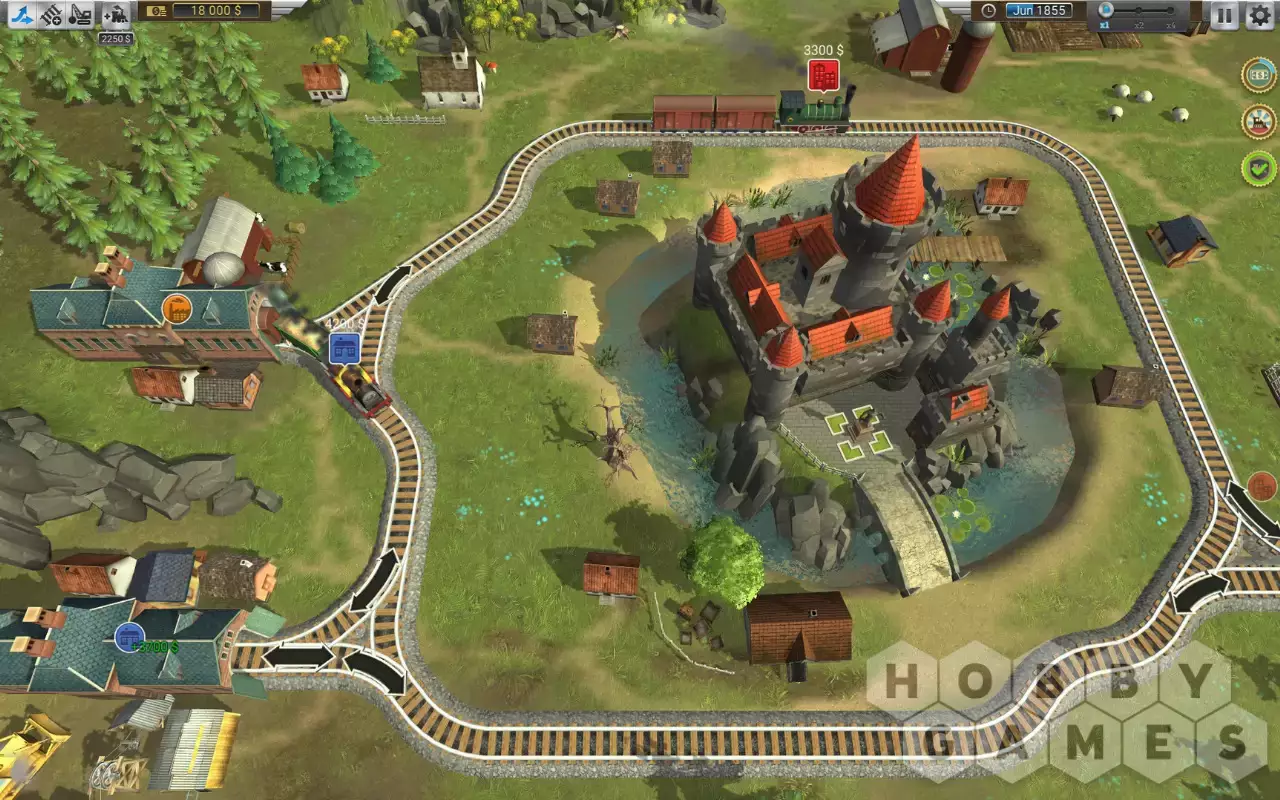Open the locomotive objective badge
The width and height of the screenshot is (1280, 800).
coord(1259,121)
